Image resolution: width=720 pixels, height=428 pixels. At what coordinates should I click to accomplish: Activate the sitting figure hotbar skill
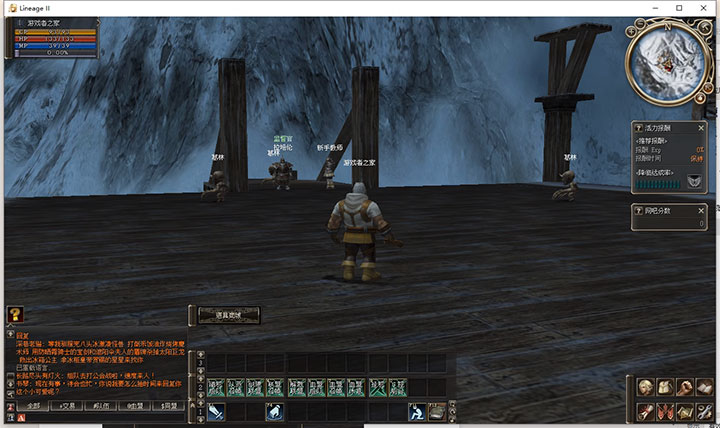point(415,412)
